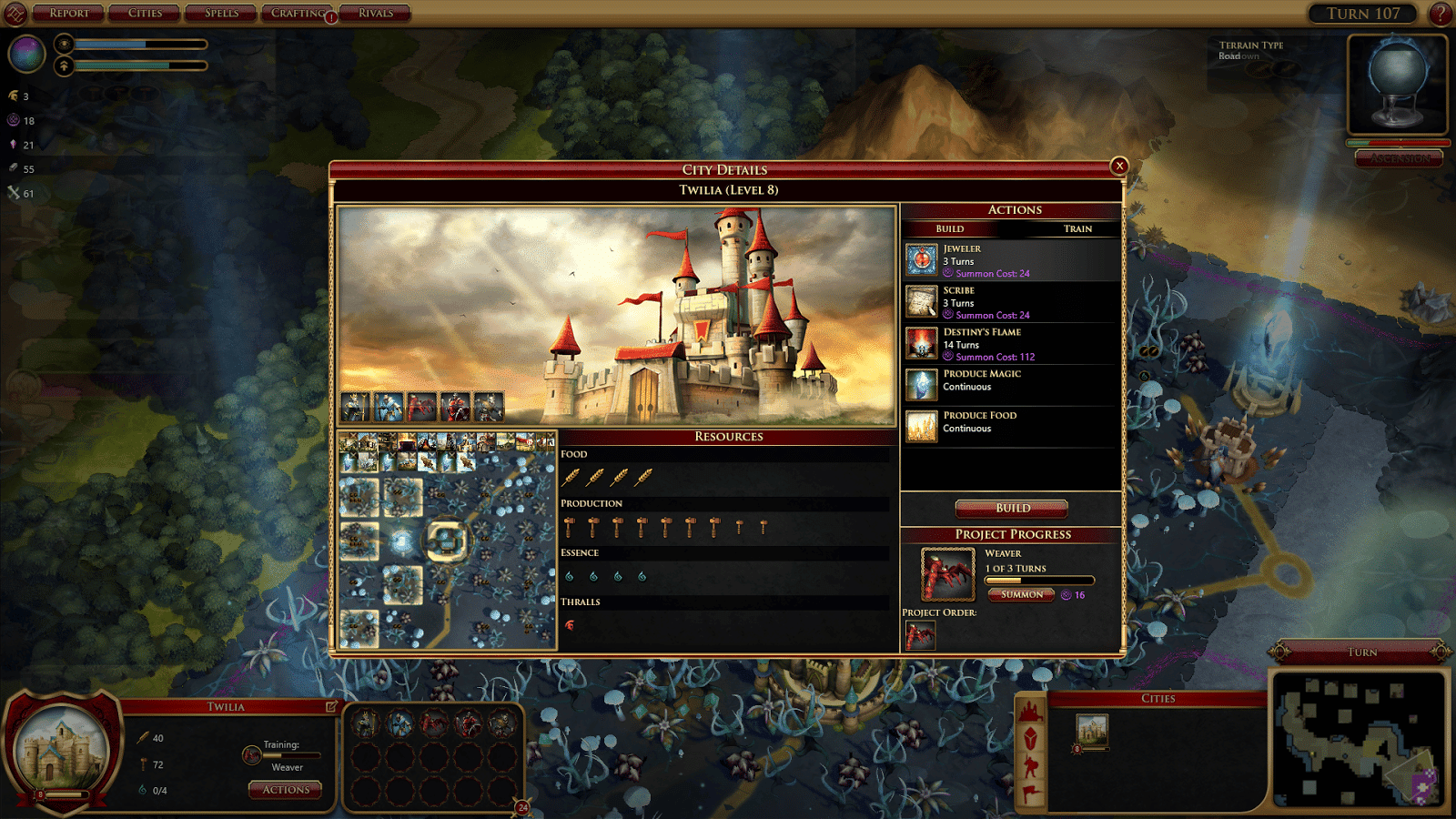The width and height of the screenshot is (1456, 819).
Task: Open the Report menu
Action: pos(69,14)
